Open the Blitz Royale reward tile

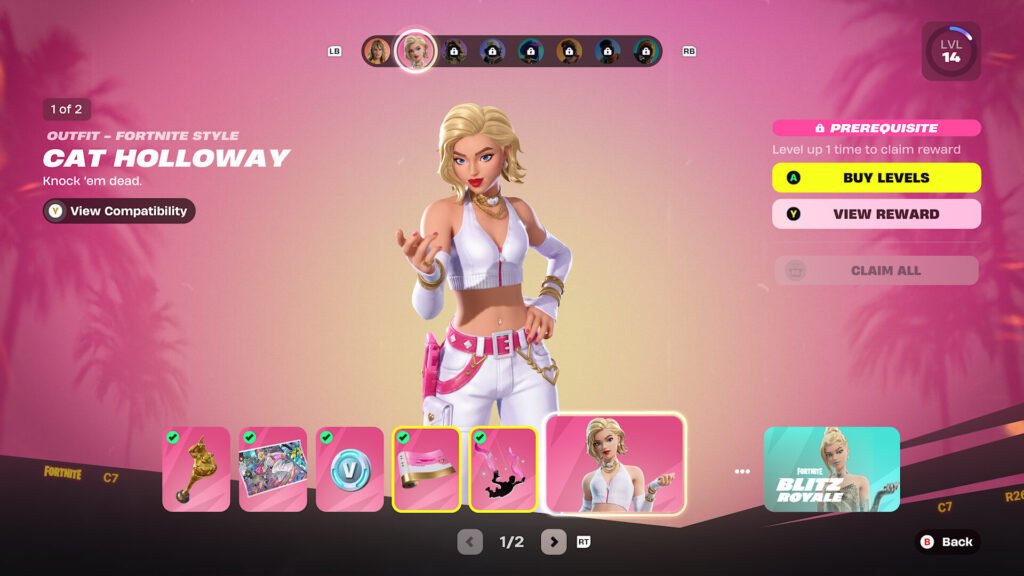click(x=831, y=469)
